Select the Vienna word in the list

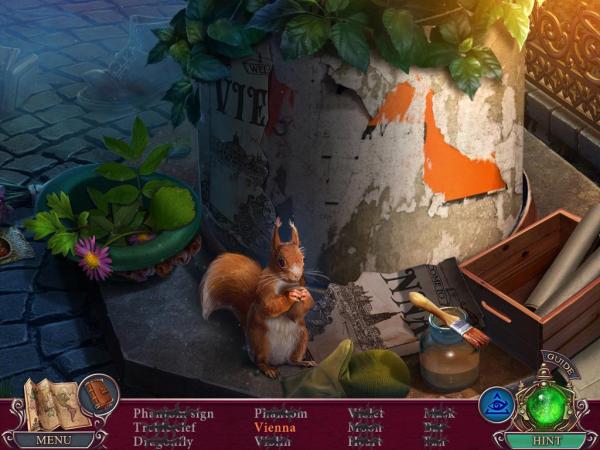tap(275, 427)
